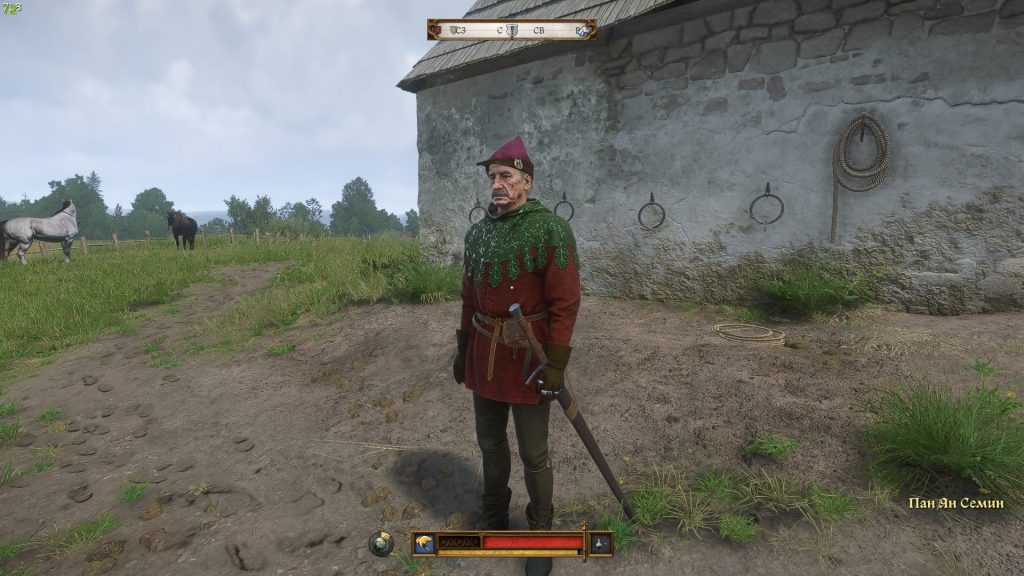Select the blue shield marker on the compass
This screenshot has width=1024, height=576.
point(512,30)
